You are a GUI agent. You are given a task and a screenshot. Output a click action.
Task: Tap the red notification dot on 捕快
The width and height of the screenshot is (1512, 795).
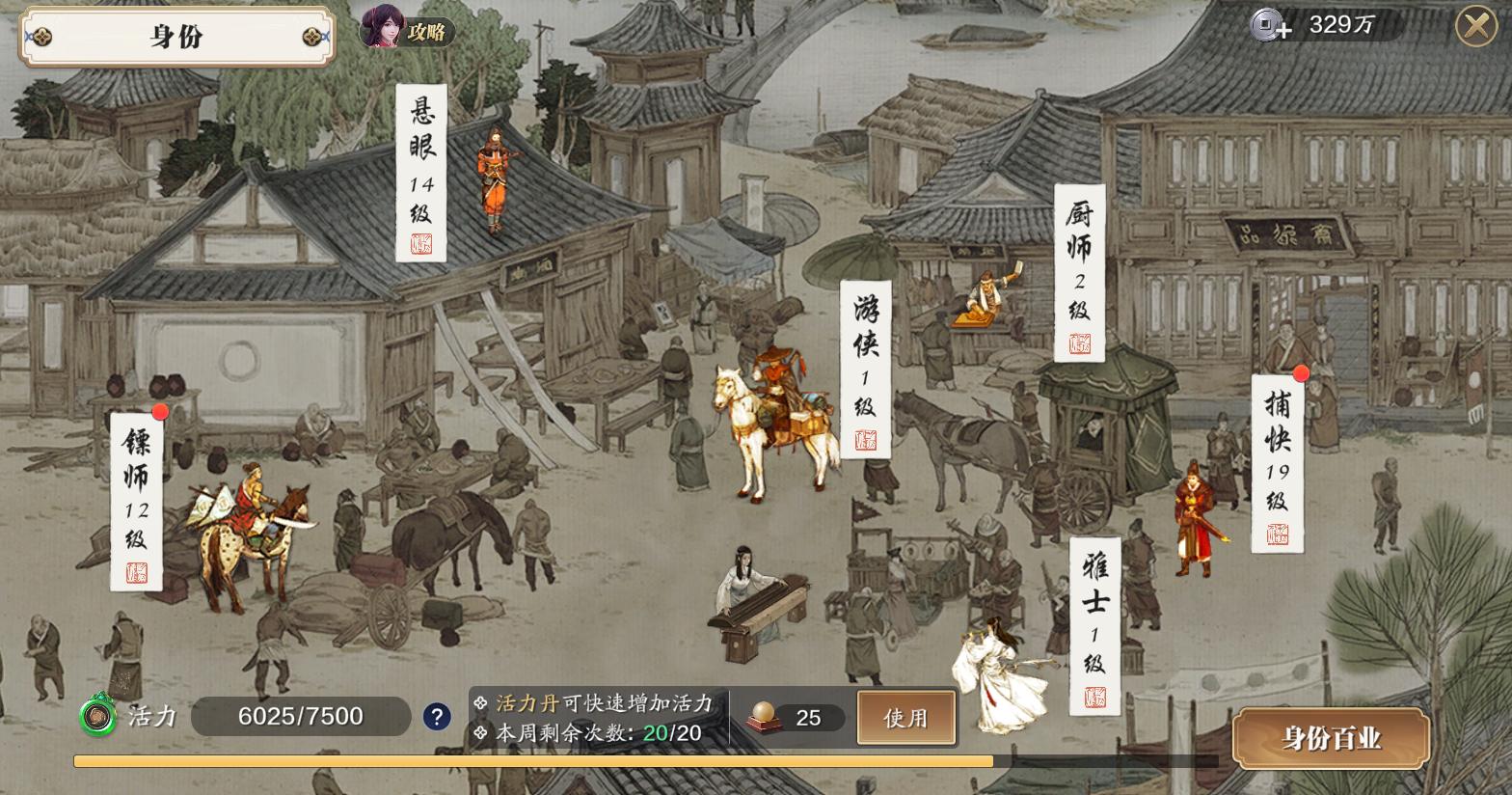pos(1303,373)
